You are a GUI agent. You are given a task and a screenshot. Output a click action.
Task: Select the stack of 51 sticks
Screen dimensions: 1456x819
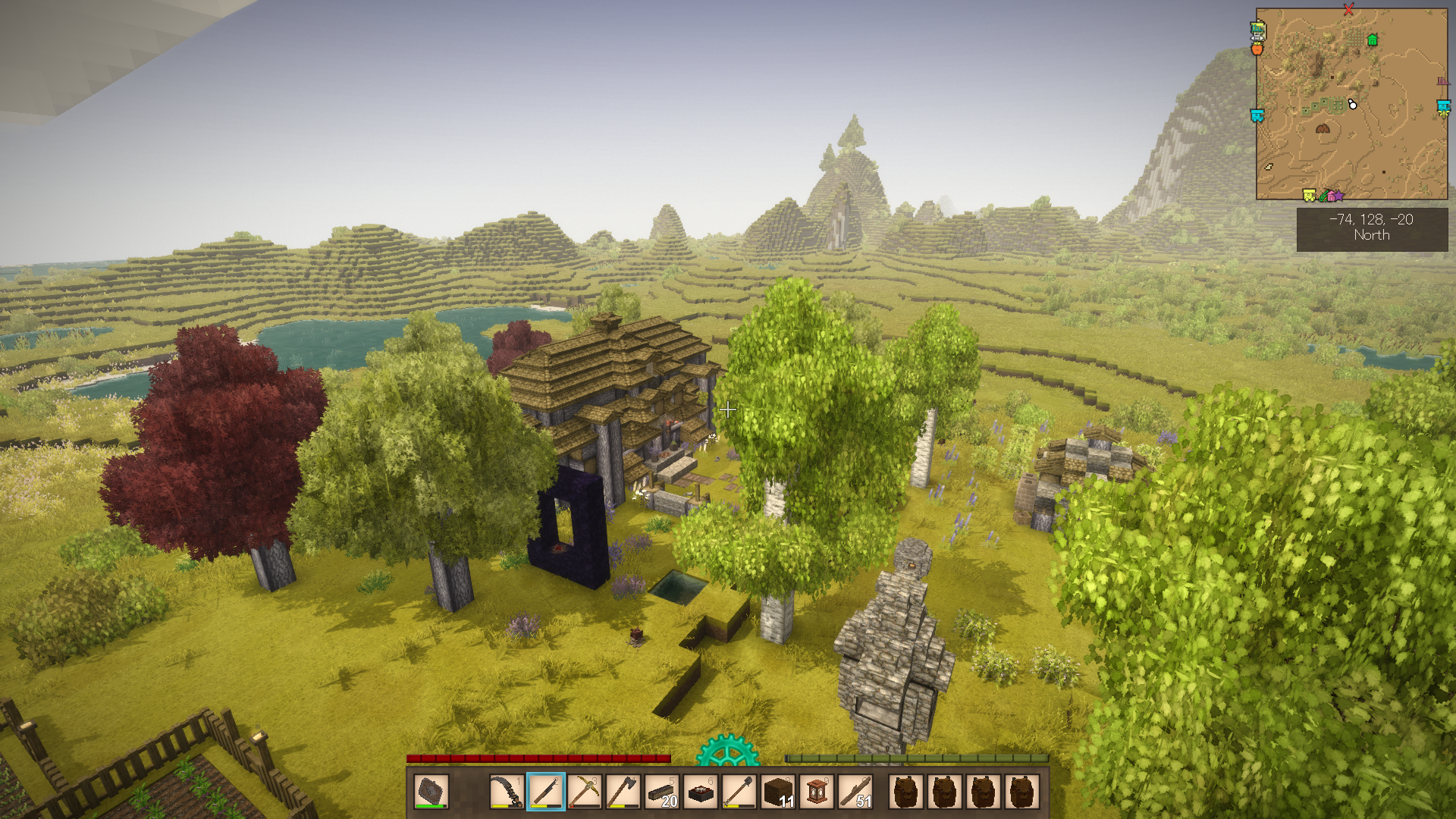coord(855,792)
